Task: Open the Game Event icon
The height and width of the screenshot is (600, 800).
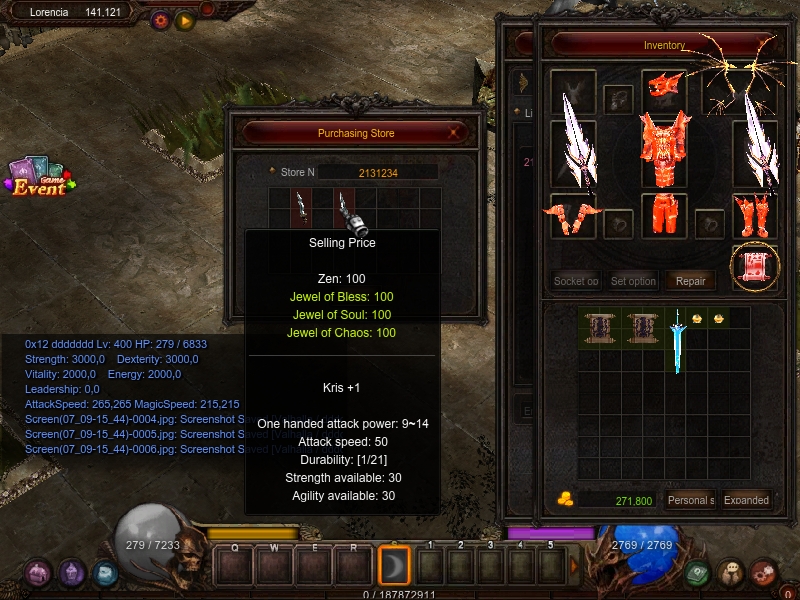Action: click(x=38, y=178)
